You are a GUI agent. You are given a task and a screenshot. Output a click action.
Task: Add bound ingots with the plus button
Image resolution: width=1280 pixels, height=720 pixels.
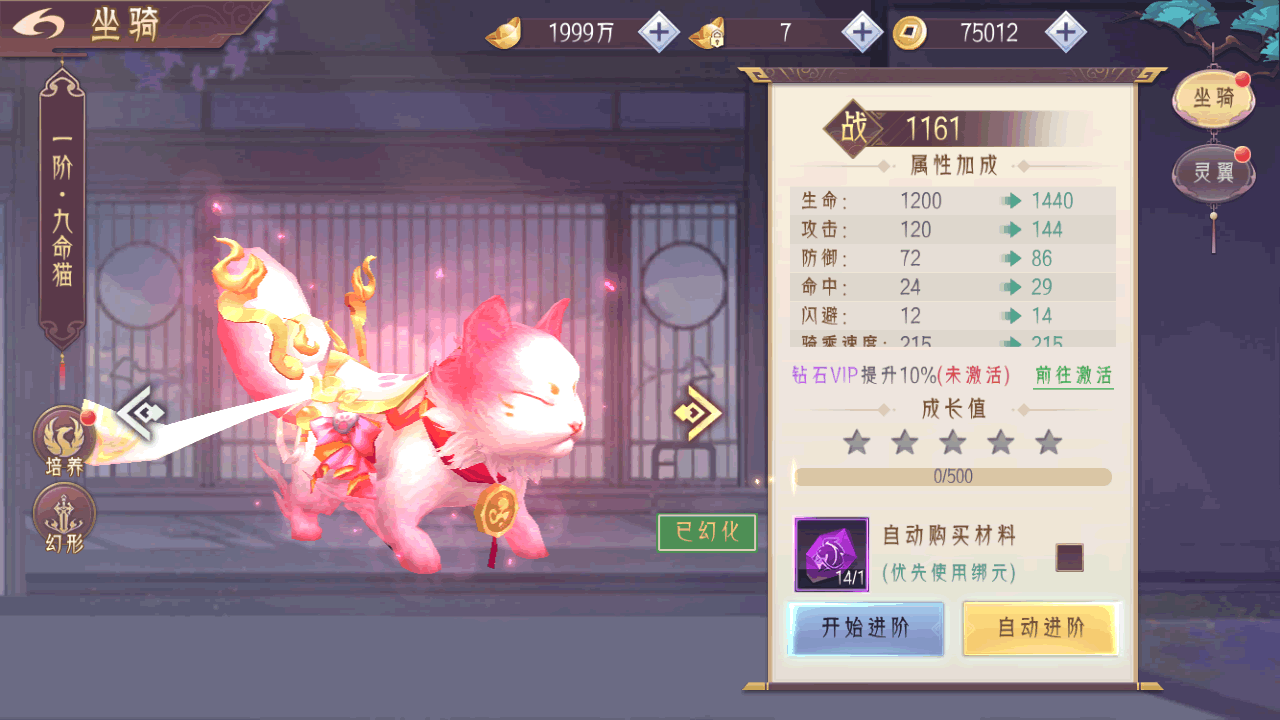pos(862,33)
